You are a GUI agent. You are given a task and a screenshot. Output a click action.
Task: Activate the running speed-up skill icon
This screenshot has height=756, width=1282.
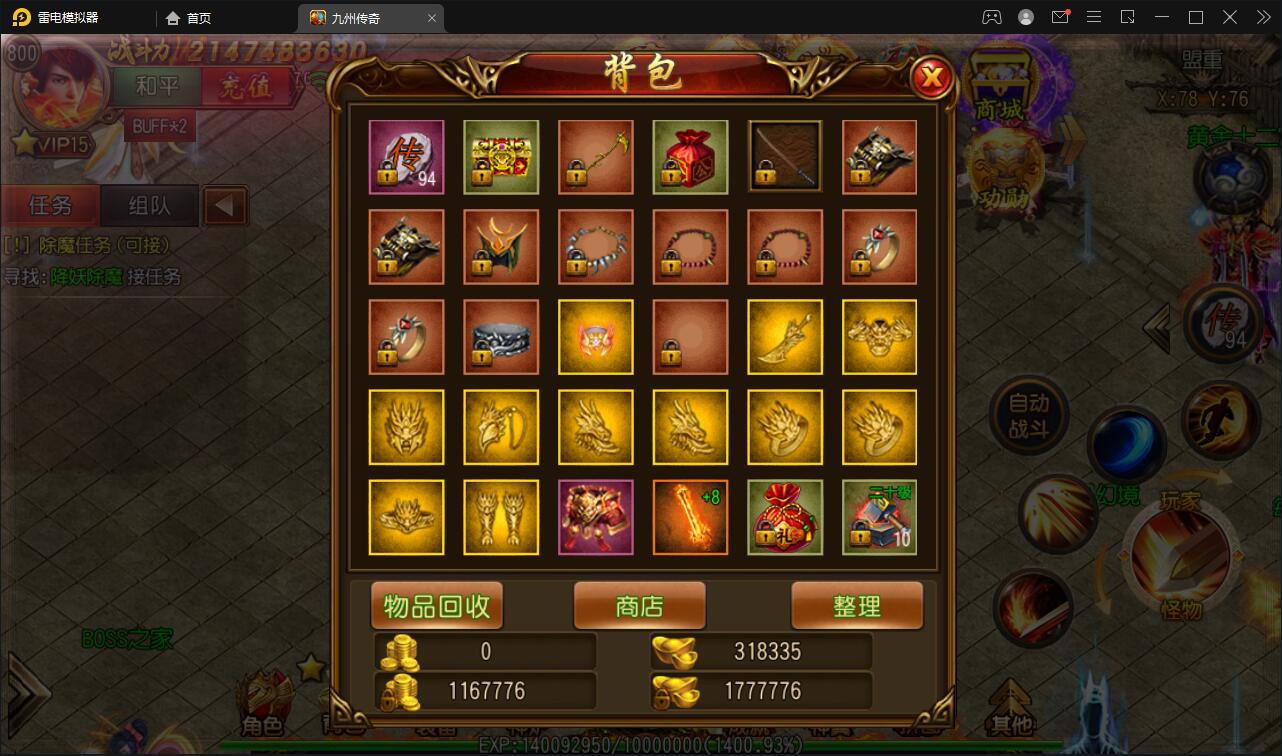coord(1222,424)
